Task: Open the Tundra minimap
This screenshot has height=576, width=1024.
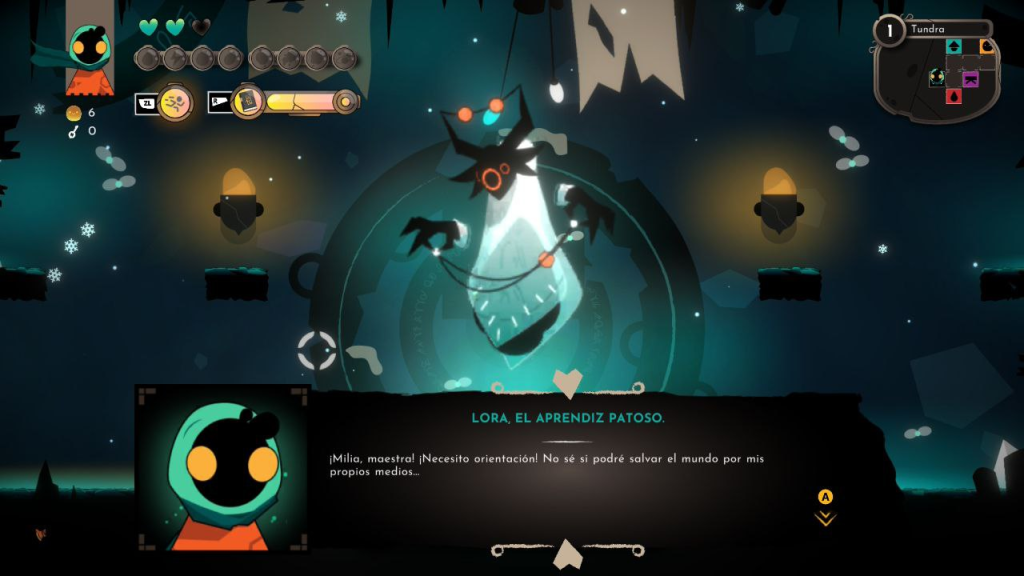Action: [x=937, y=75]
